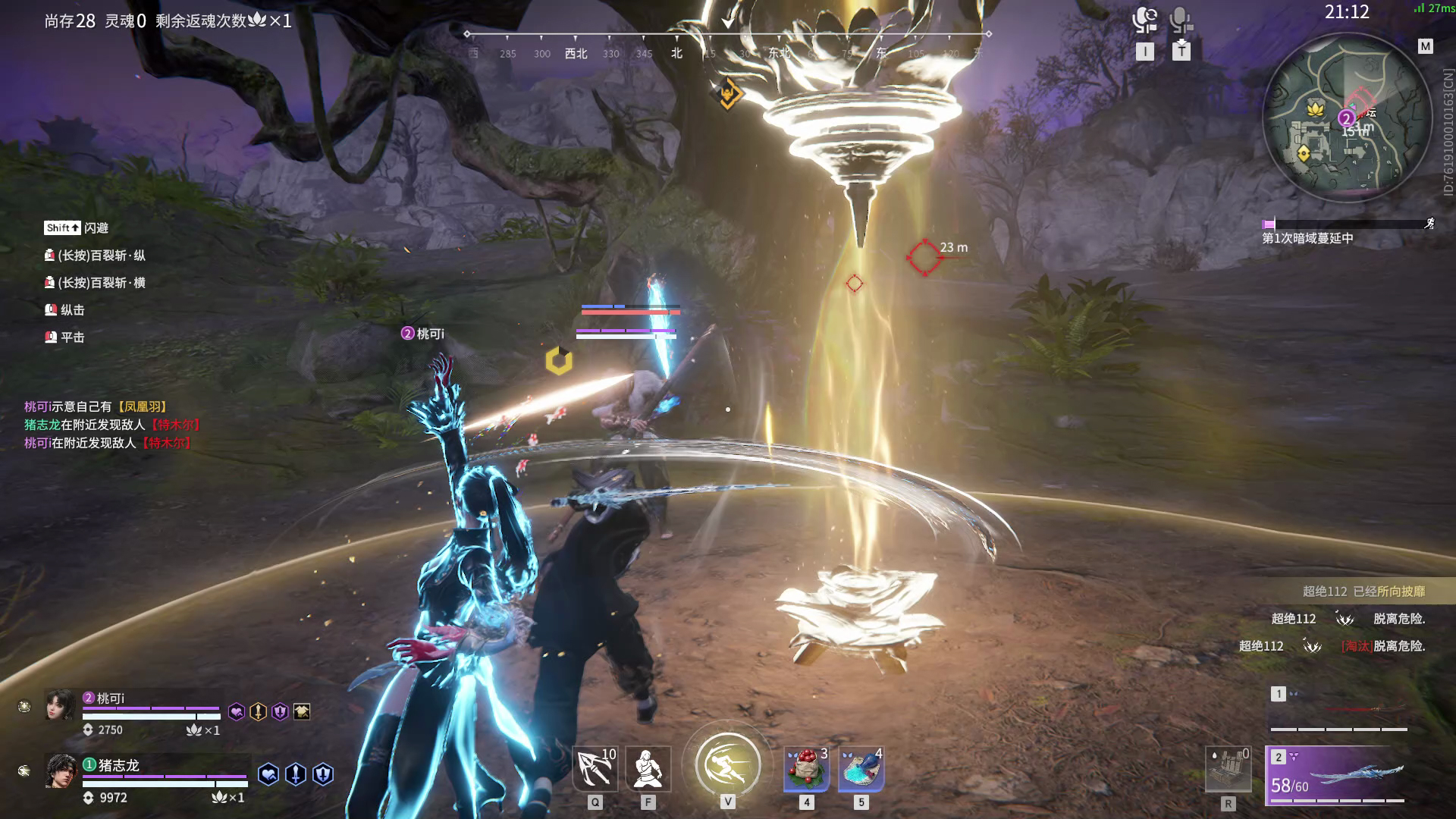Click the yellow diamond marker on minimap

click(x=1304, y=154)
